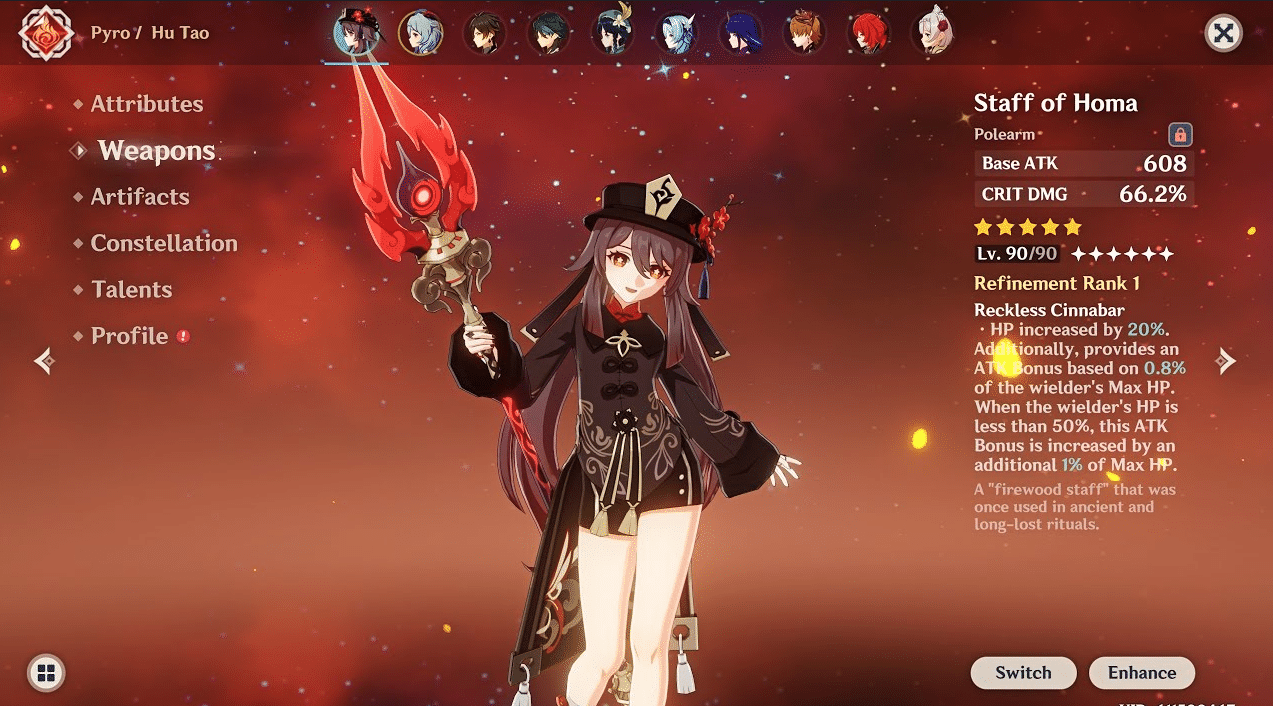Viewport: 1273px width, 706px height.
Task: Advance to the next character with right arrow
Action: 1226,361
